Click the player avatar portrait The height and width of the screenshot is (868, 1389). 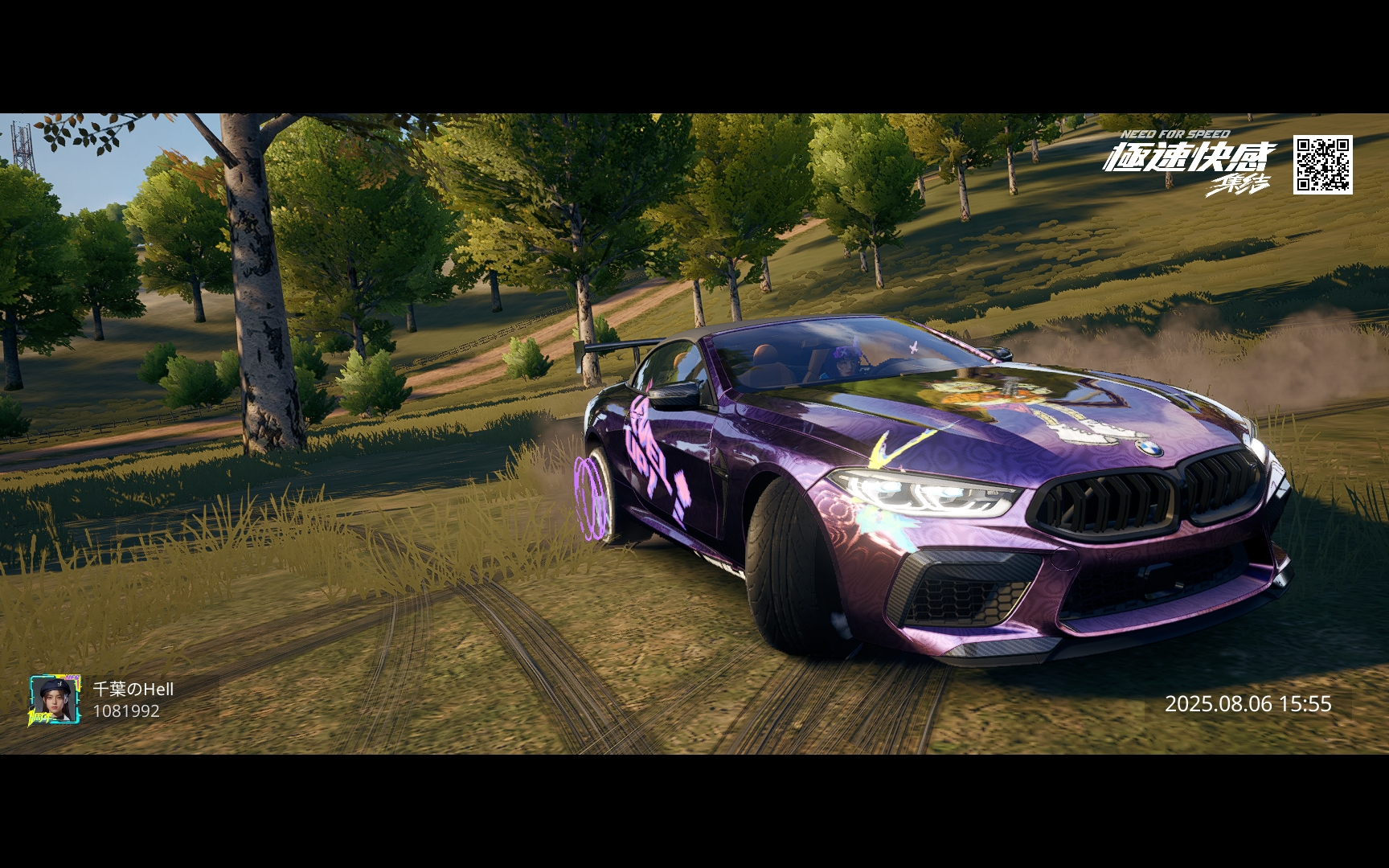click(x=55, y=699)
